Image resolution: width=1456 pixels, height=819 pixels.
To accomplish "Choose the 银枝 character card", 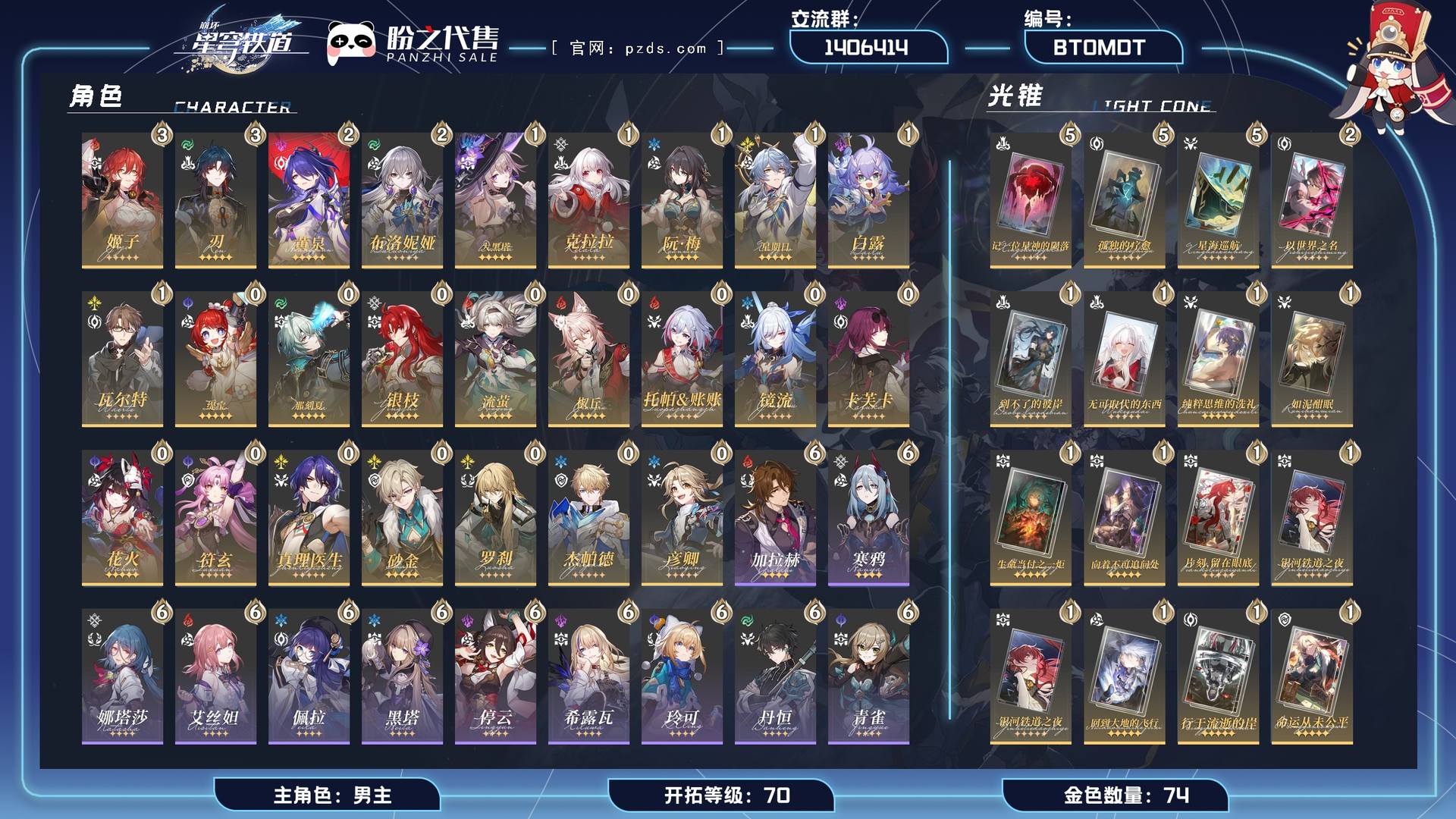I will click(x=402, y=359).
